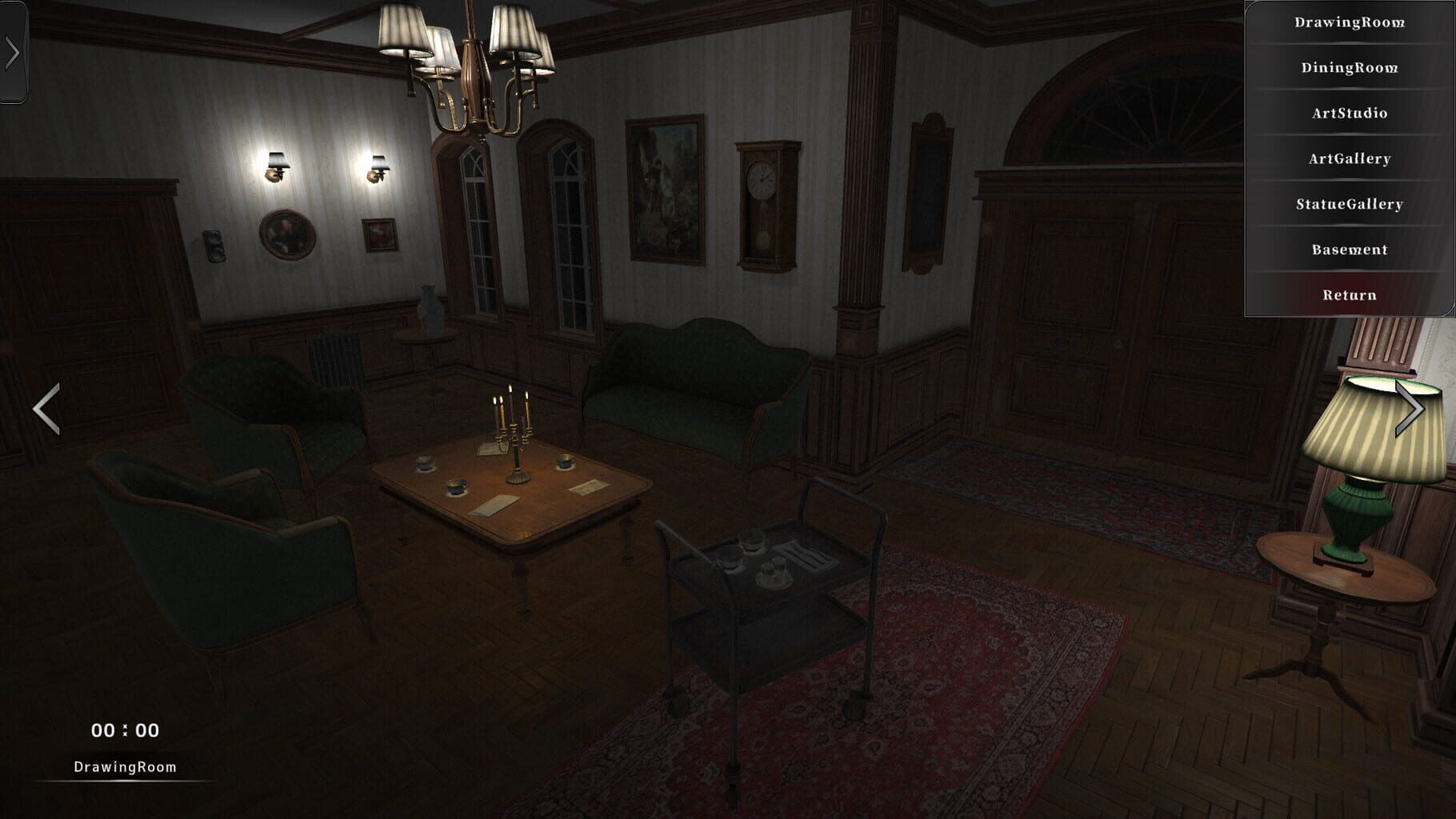Expand the top-left side panel chevron
The height and width of the screenshot is (819, 1456).
pos(11,53)
